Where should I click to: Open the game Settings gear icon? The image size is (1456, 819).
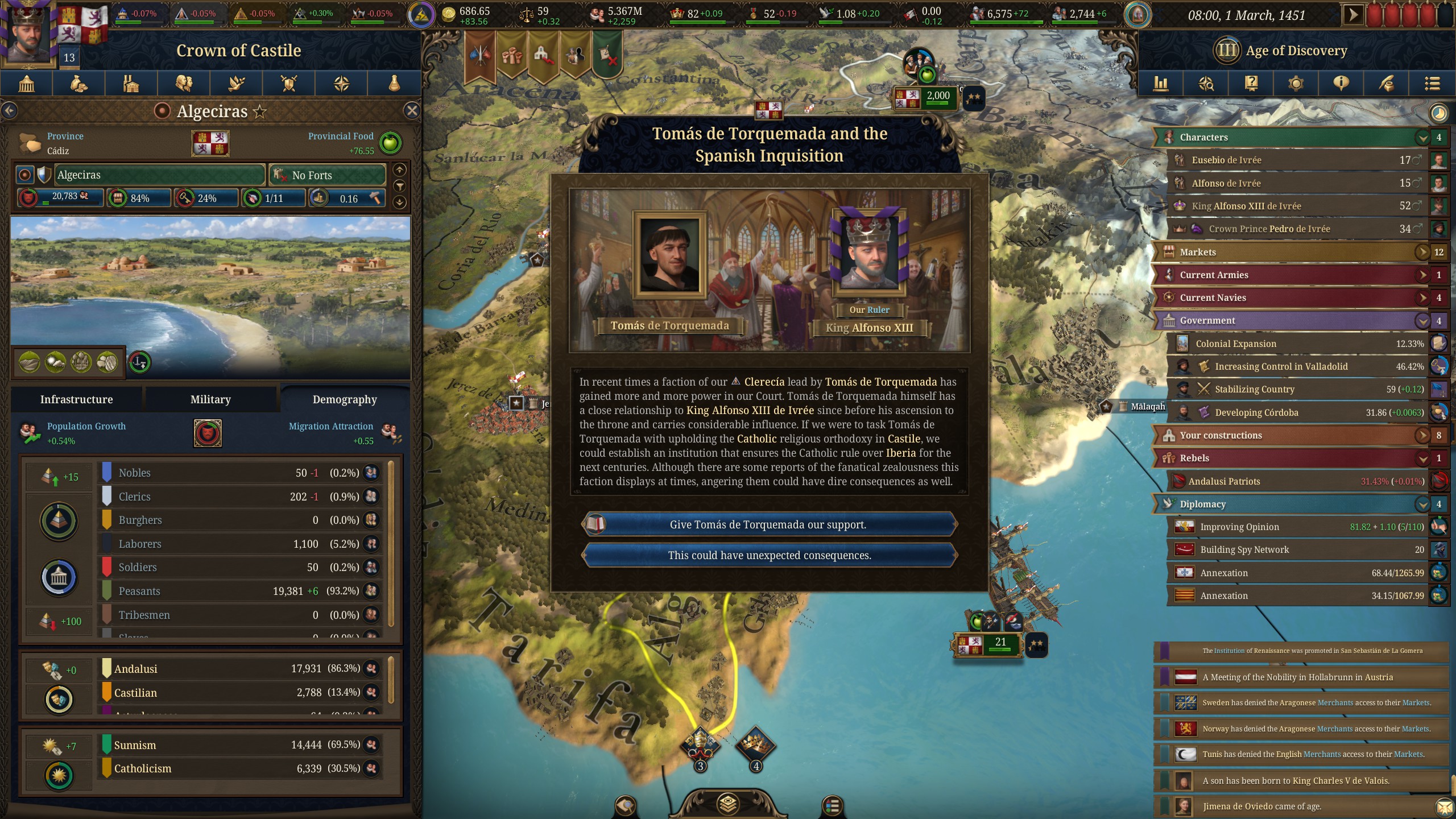[1296, 84]
